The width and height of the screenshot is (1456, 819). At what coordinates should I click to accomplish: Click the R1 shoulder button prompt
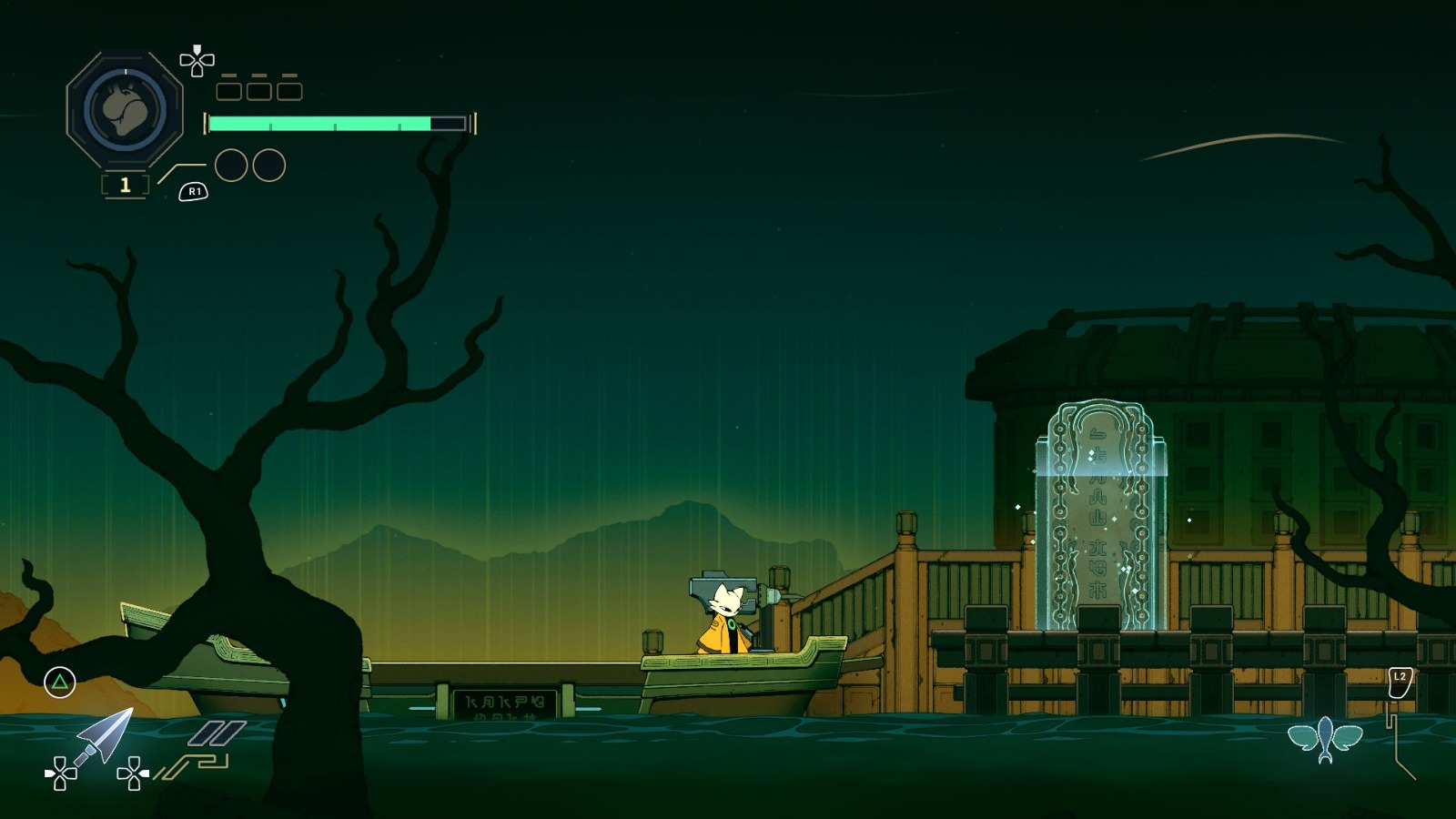click(194, 191)
